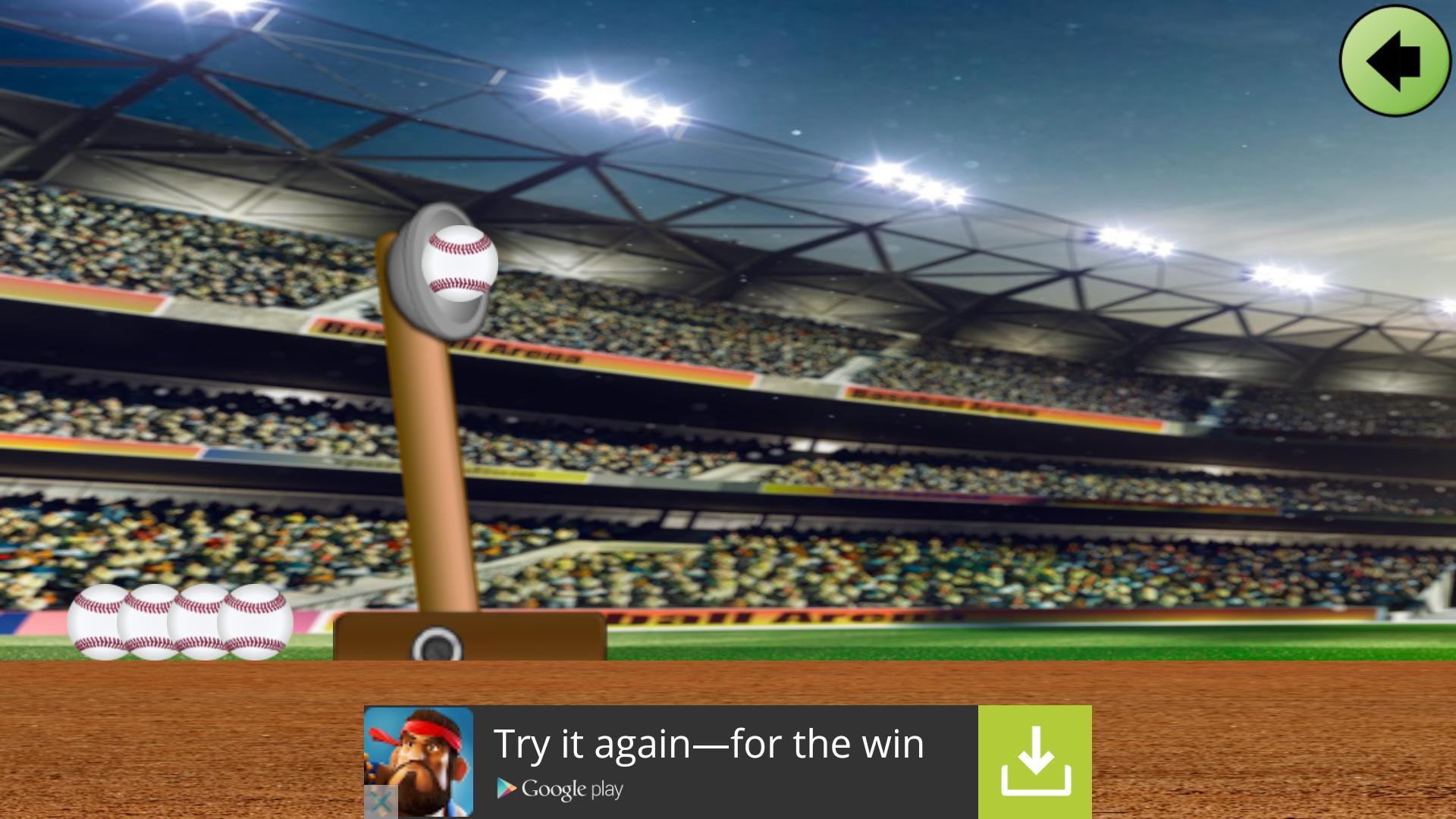Click the green download icon on the ad
The height and width of the screenshot is (819, 1456).
click(x=1036, y=761)
